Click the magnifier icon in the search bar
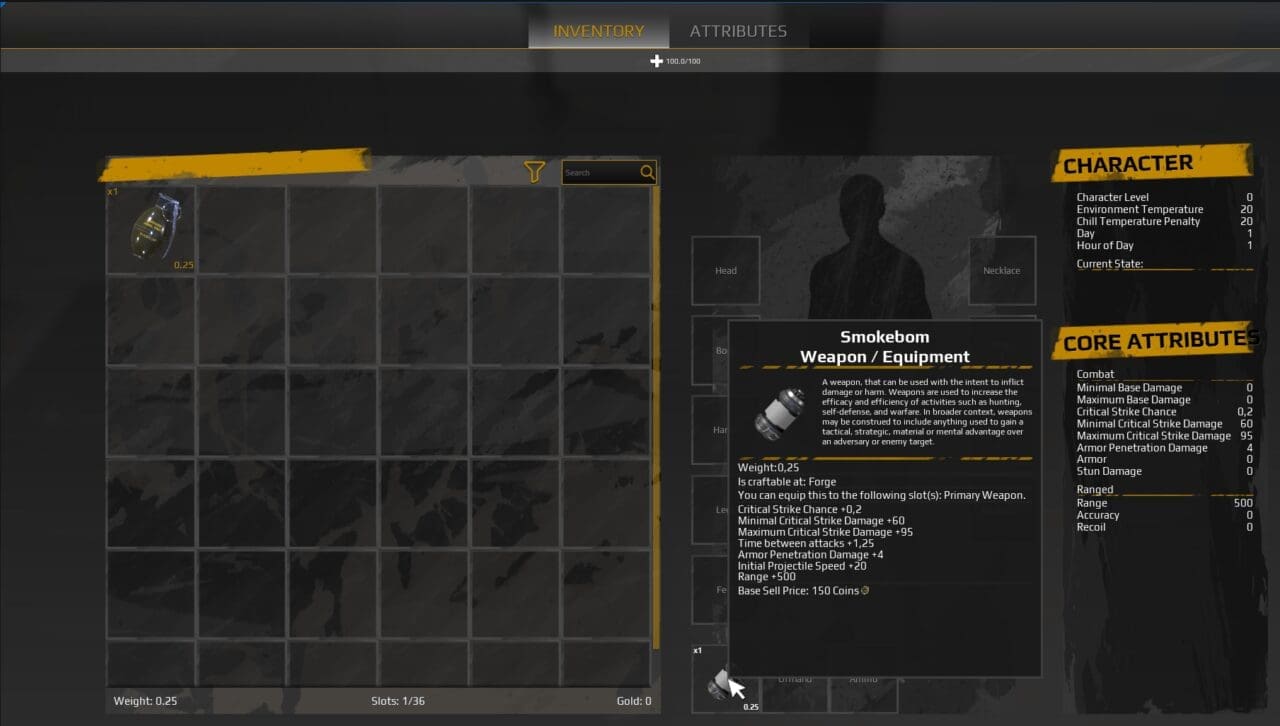 point(647,172)
